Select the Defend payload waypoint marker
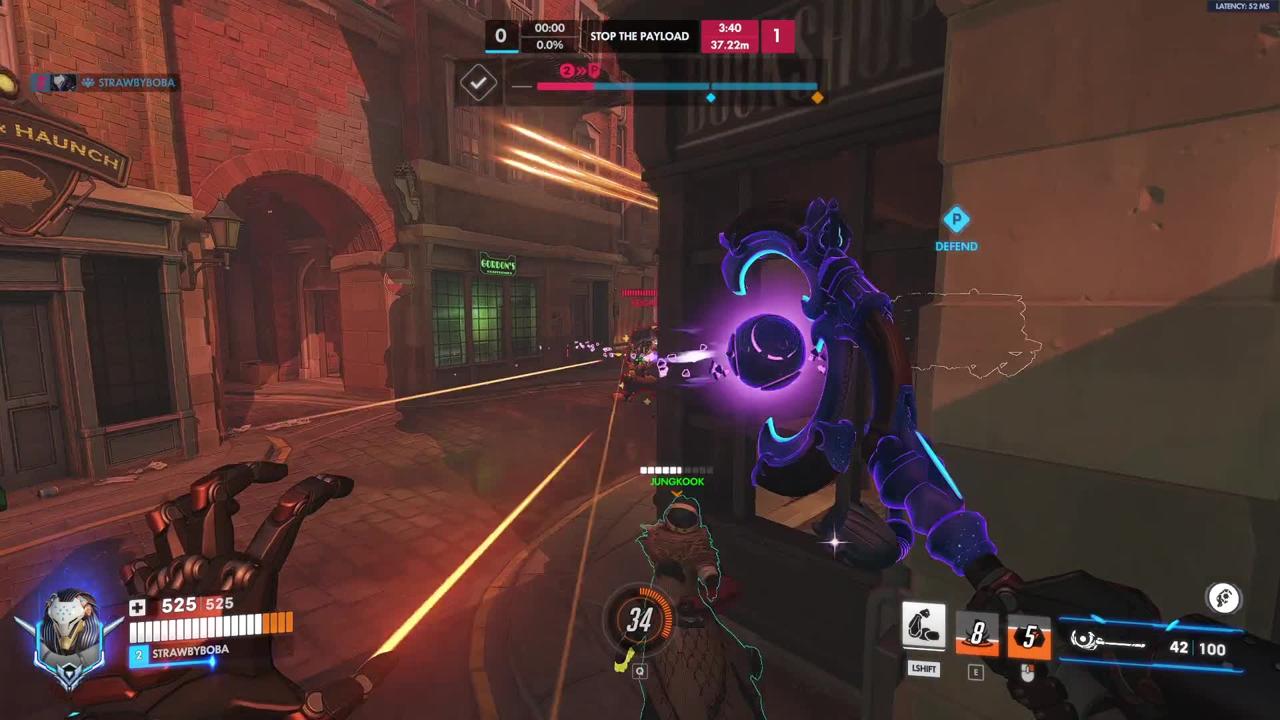This screenshot has height=720, width=1280. click(956, 221)
